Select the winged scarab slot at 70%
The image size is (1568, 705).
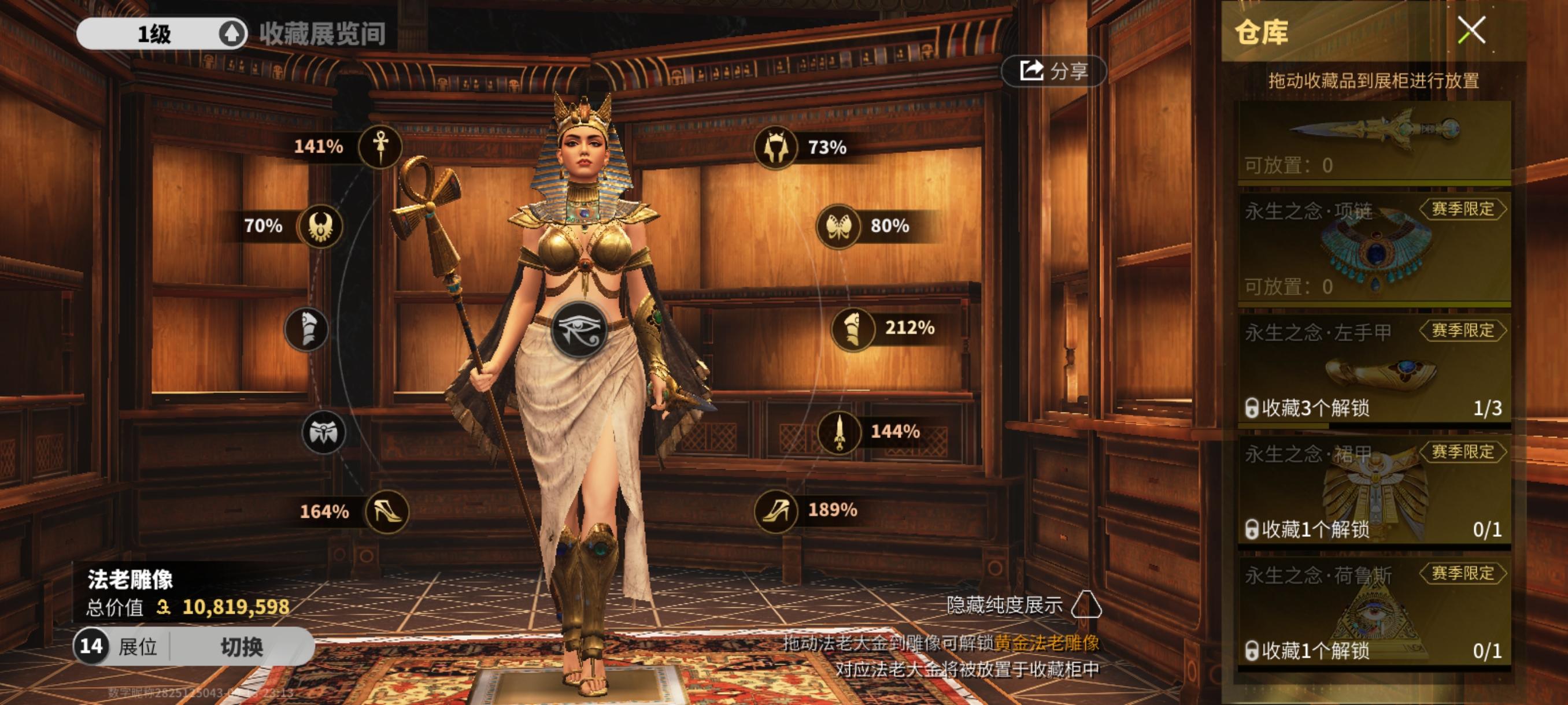coord(320,227)
